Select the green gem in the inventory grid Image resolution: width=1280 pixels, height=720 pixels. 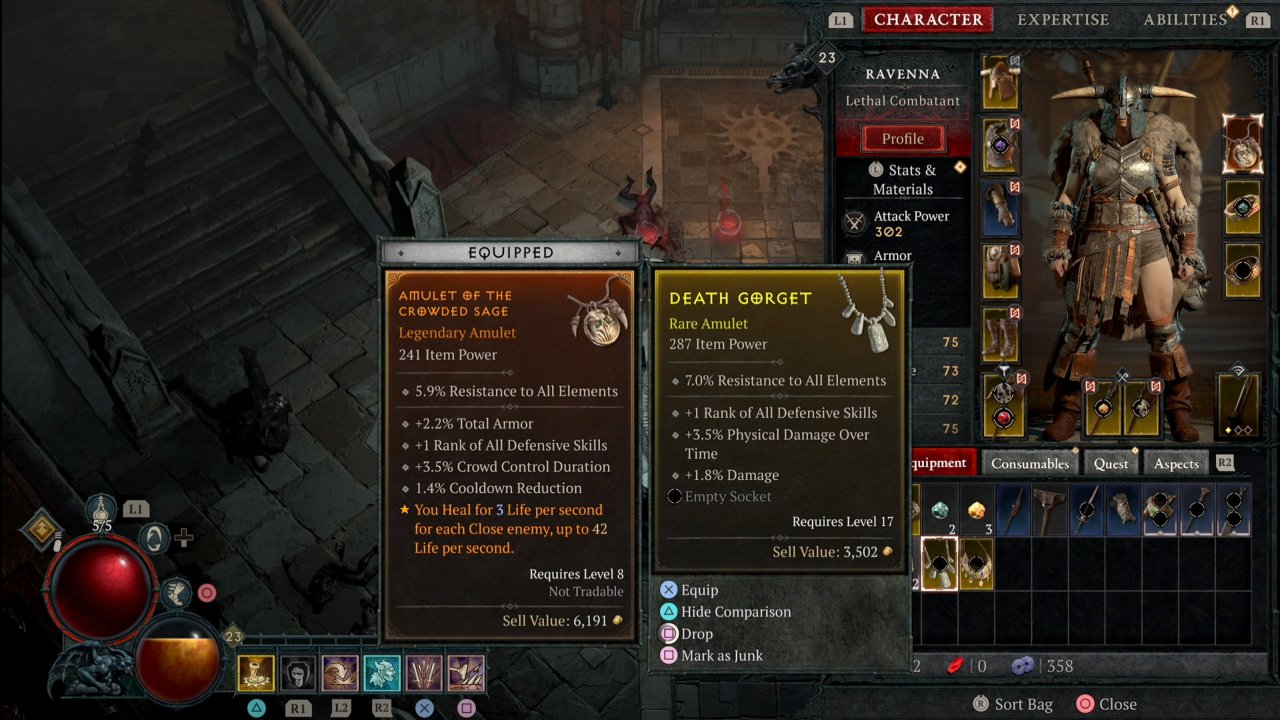click(940, 509)
